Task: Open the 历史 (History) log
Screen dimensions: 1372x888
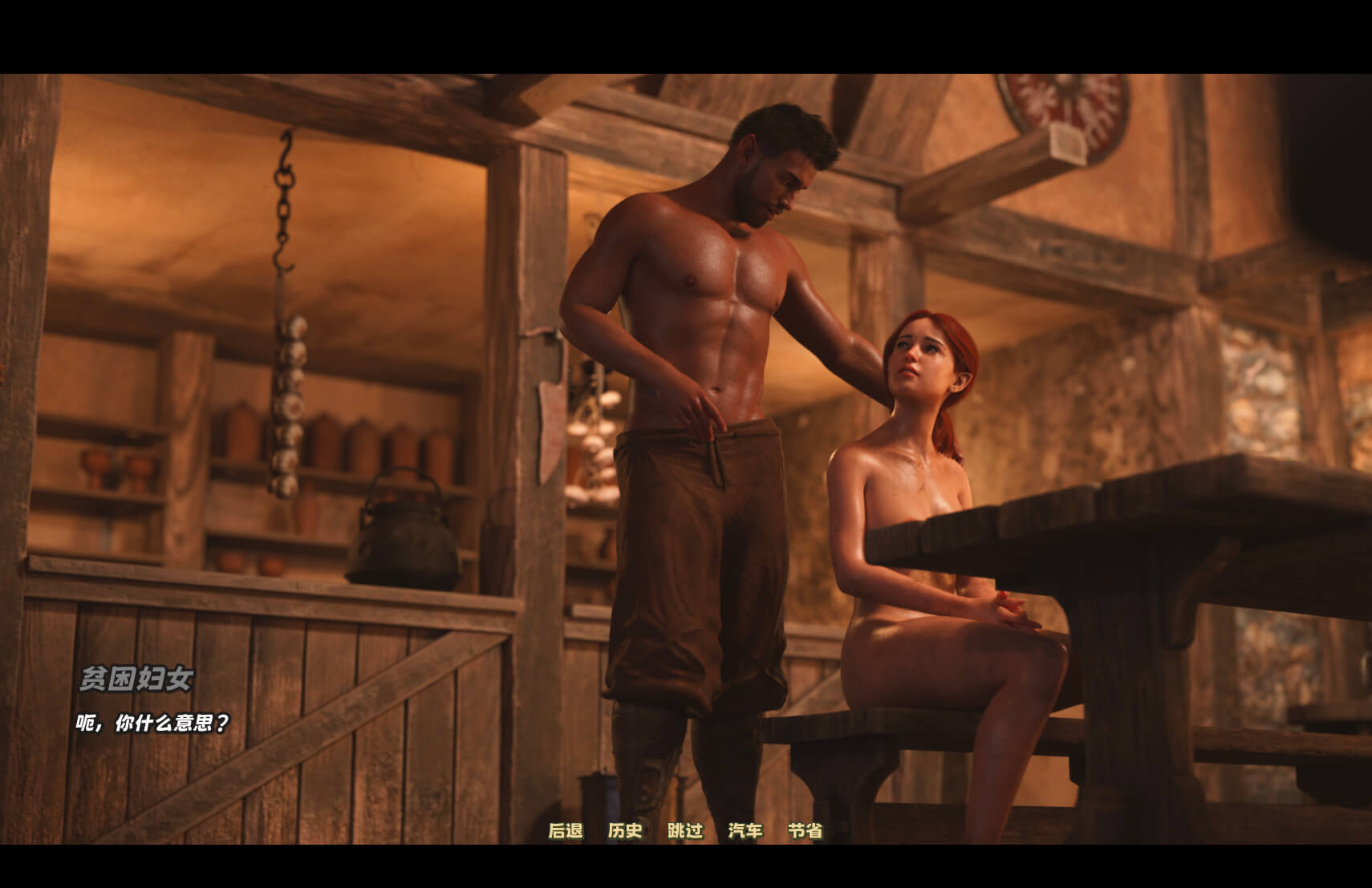Action: click(x=625, y=831)
